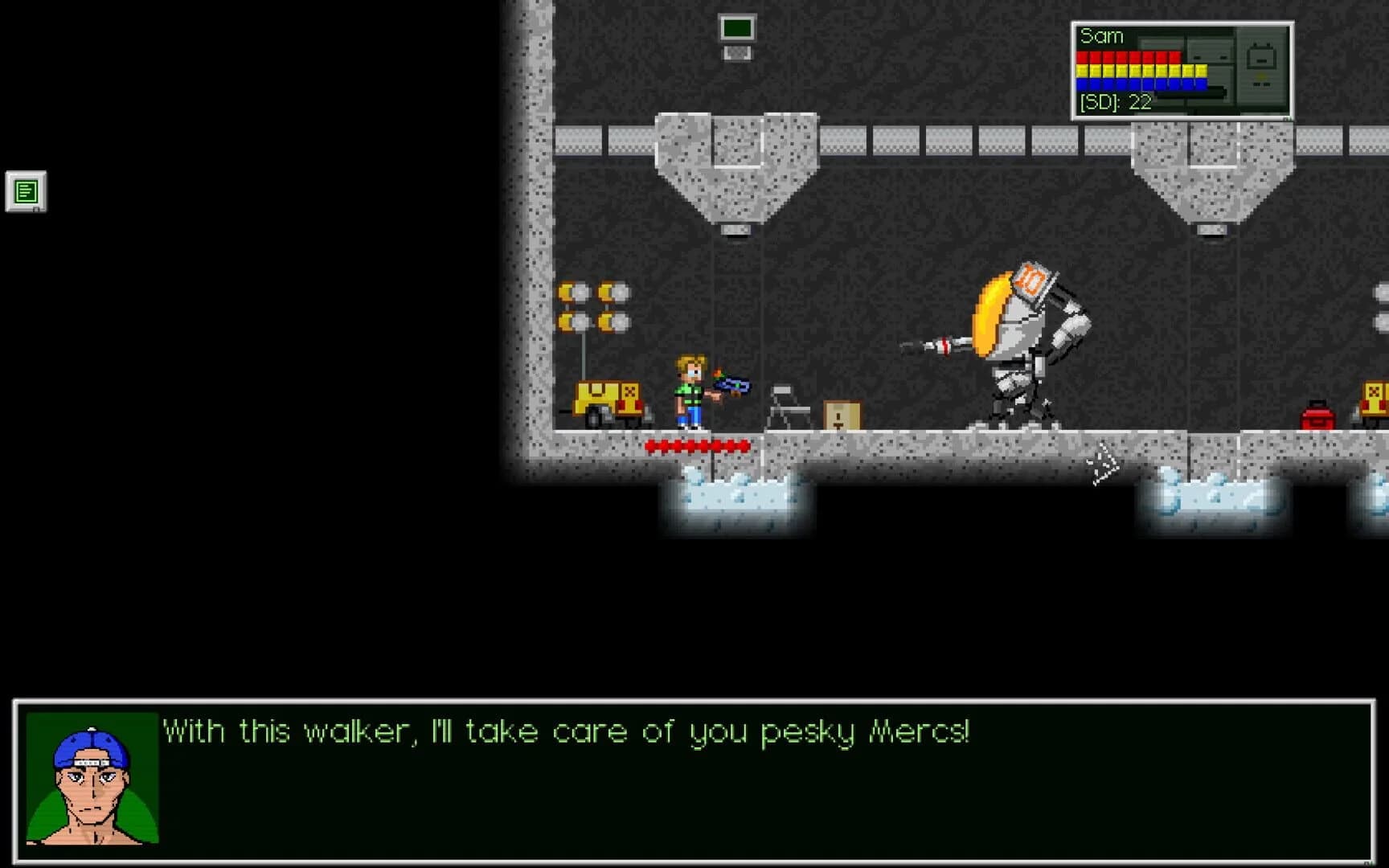Click the wall-mounted terminal screen above the platform
Screen dimensions: 1389x868
[738, 31]
